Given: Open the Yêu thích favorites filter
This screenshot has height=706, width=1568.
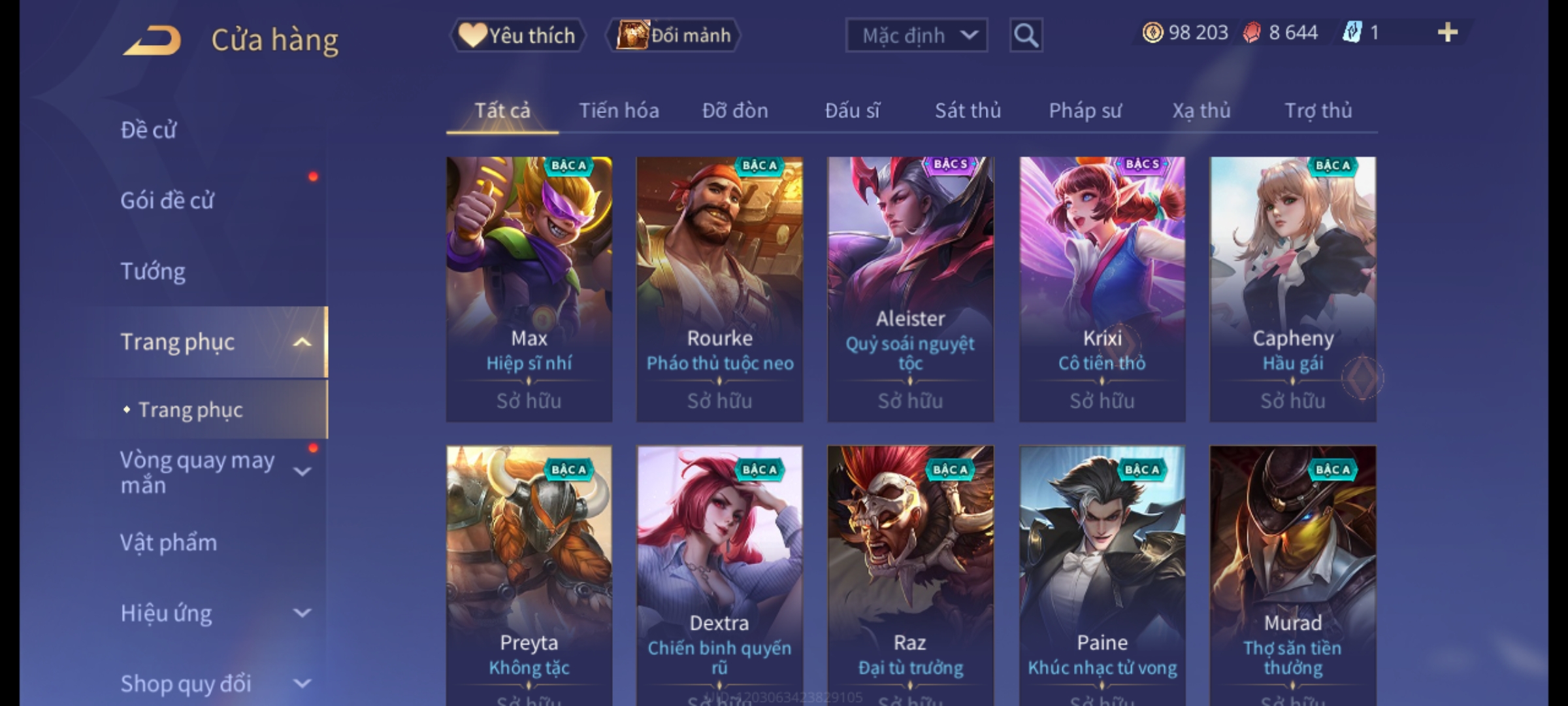Looking at the screenshot, I should coord(517,35).
